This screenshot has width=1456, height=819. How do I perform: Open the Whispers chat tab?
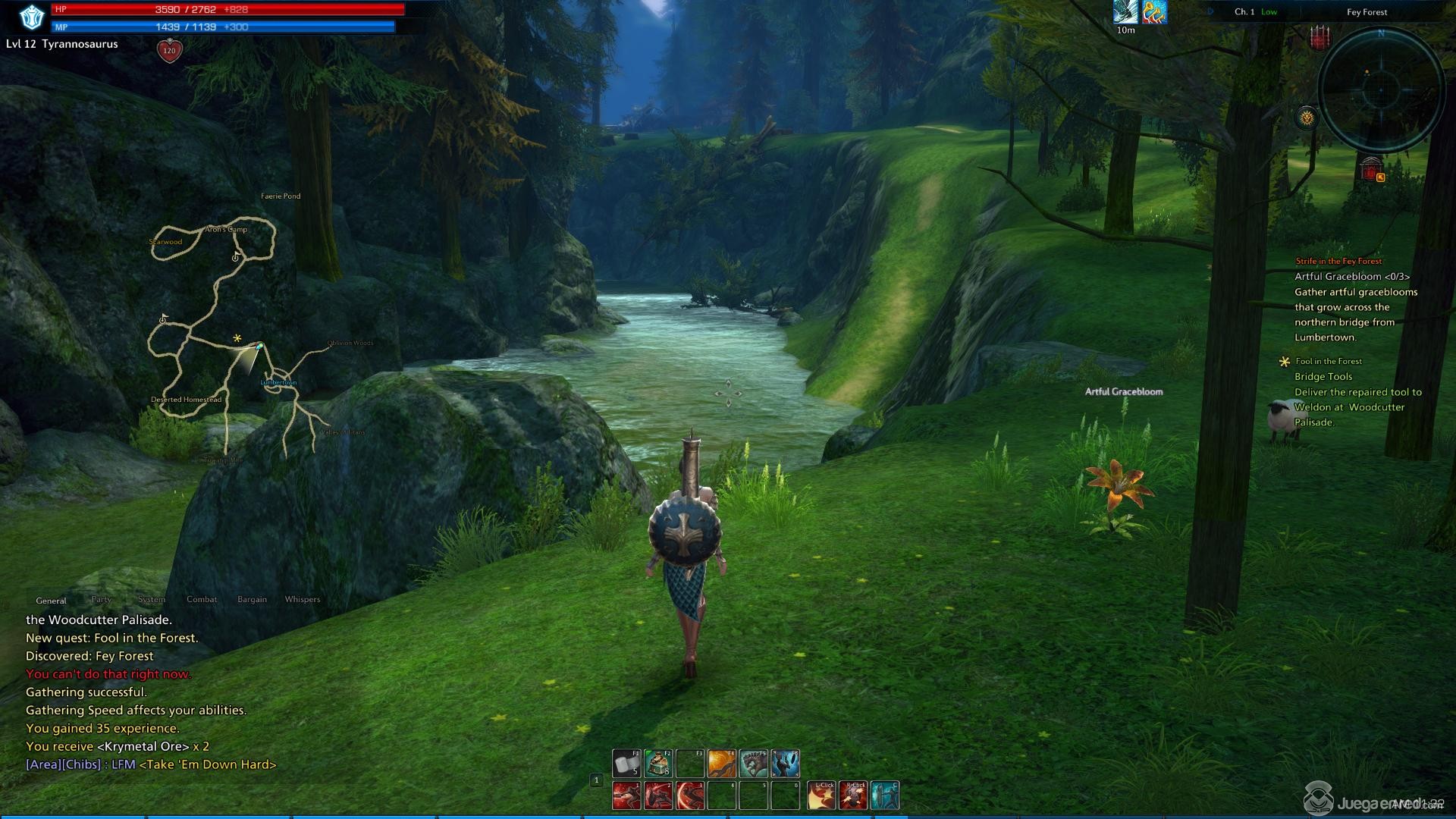click(x=302, y=599)
